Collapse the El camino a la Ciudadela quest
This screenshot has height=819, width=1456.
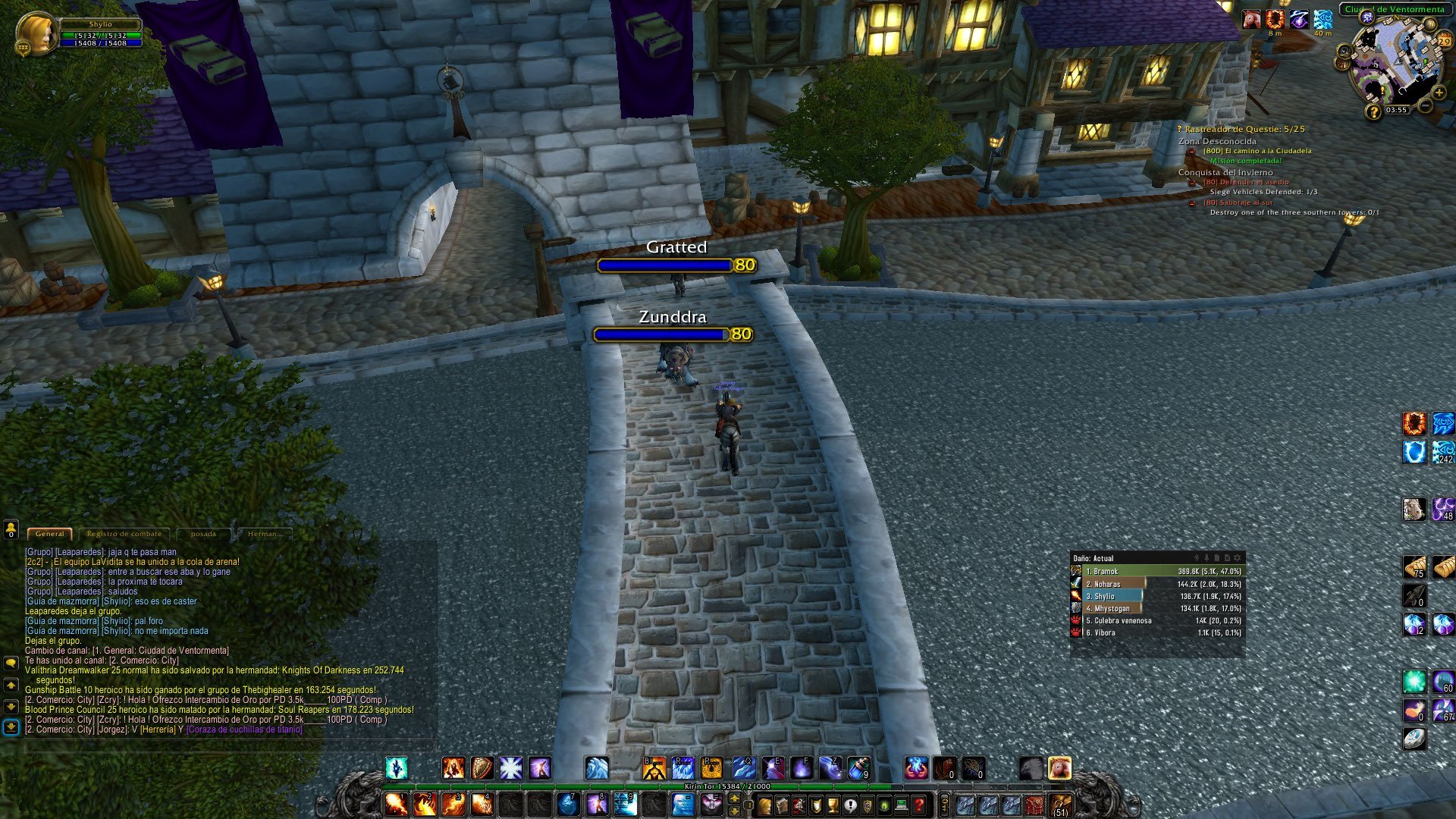(x=1191, y=151)
